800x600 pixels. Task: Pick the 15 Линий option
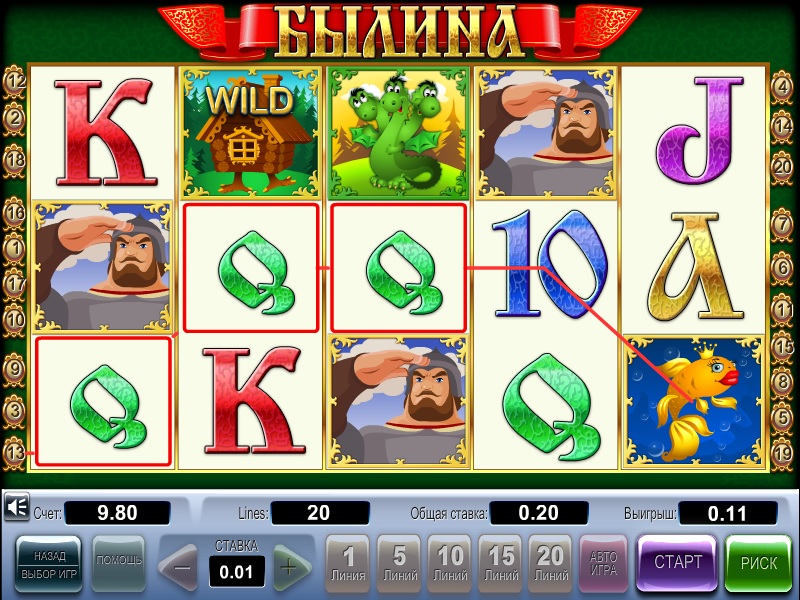coord(501,565)
